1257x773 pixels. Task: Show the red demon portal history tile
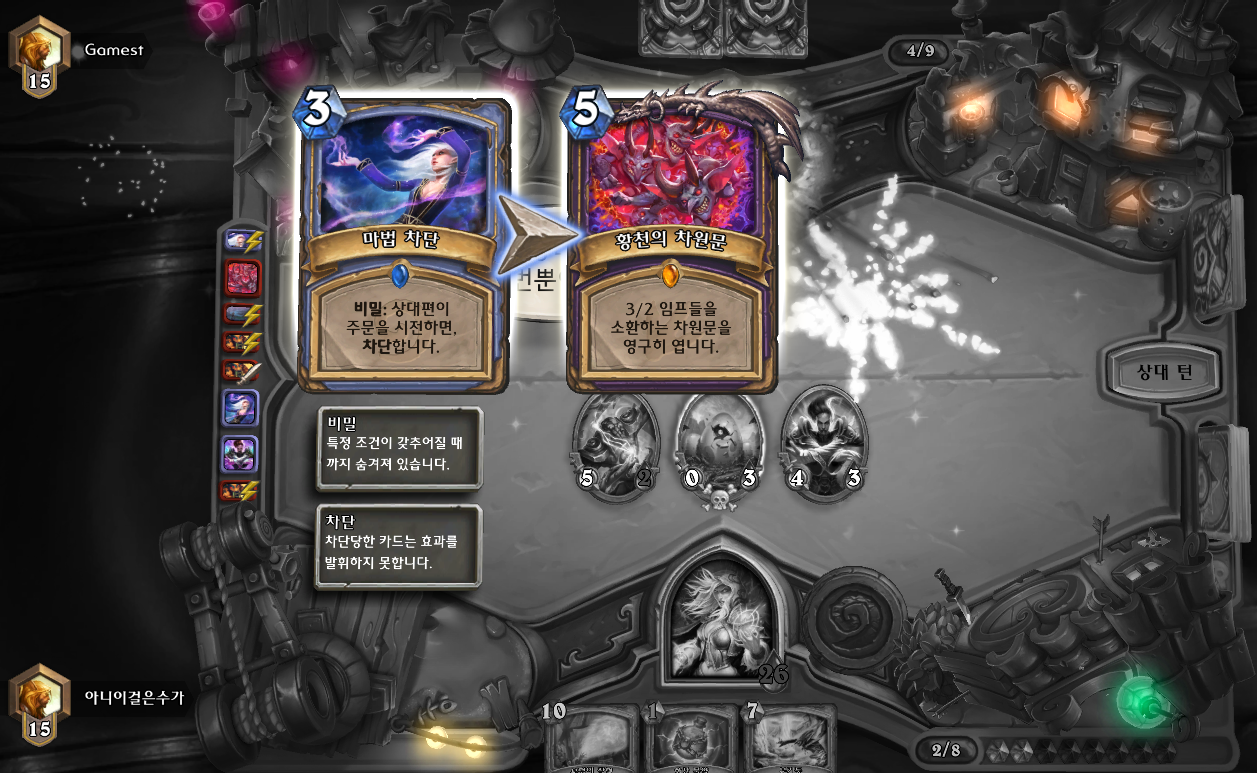[x=241, y=277]
